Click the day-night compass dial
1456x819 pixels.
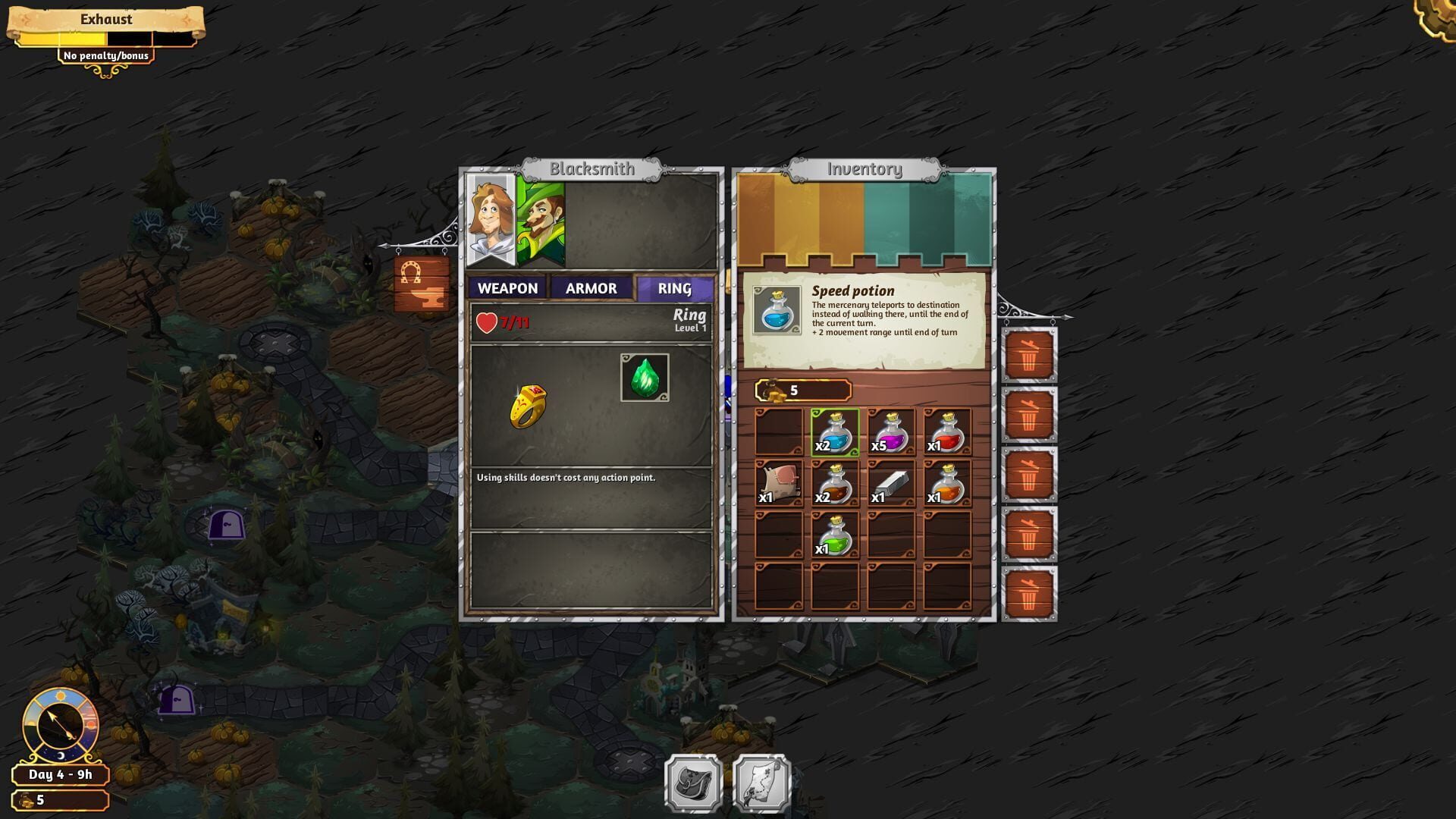coord(59,724)
